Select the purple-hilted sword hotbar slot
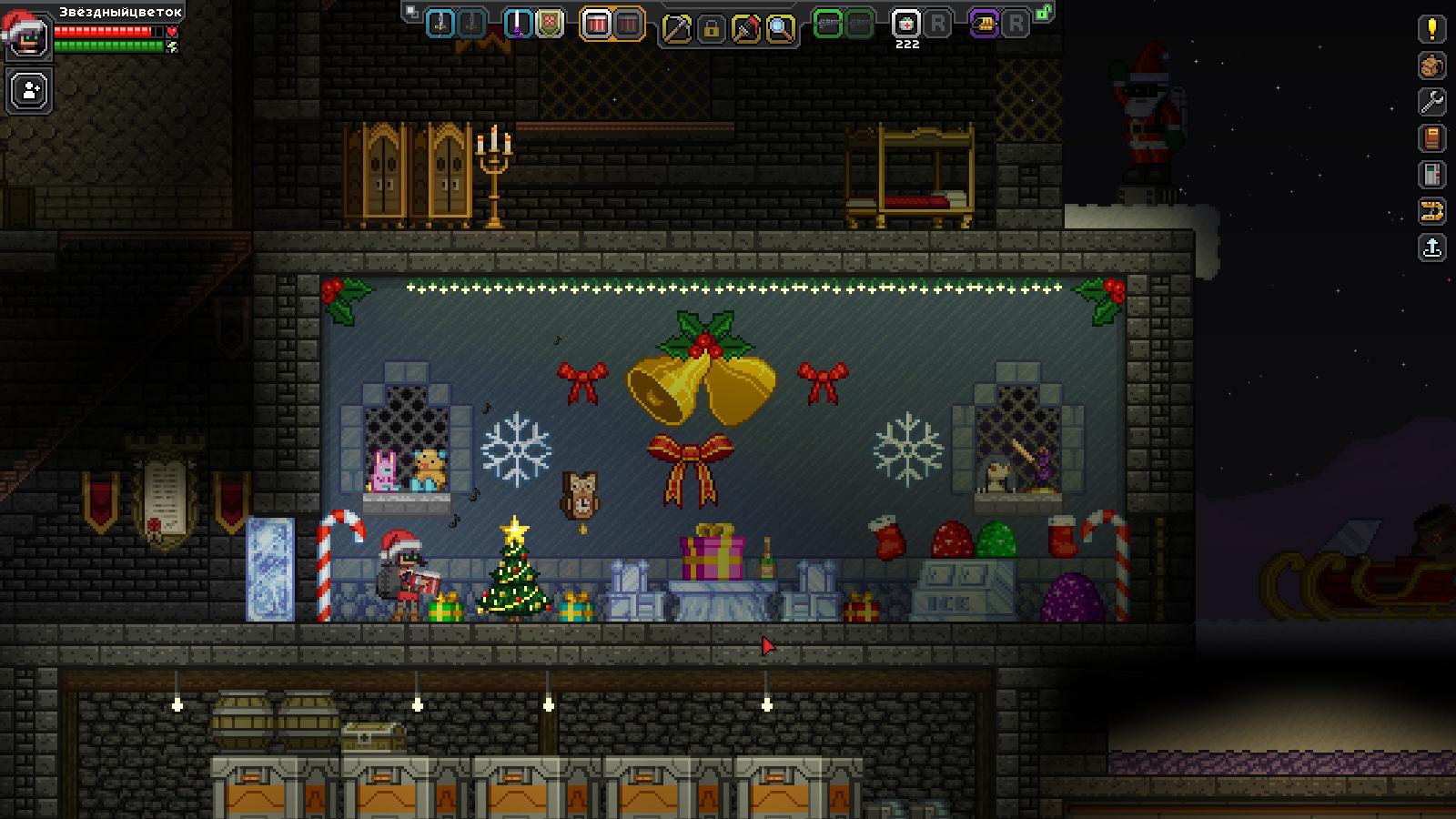 tap(519, 24)
